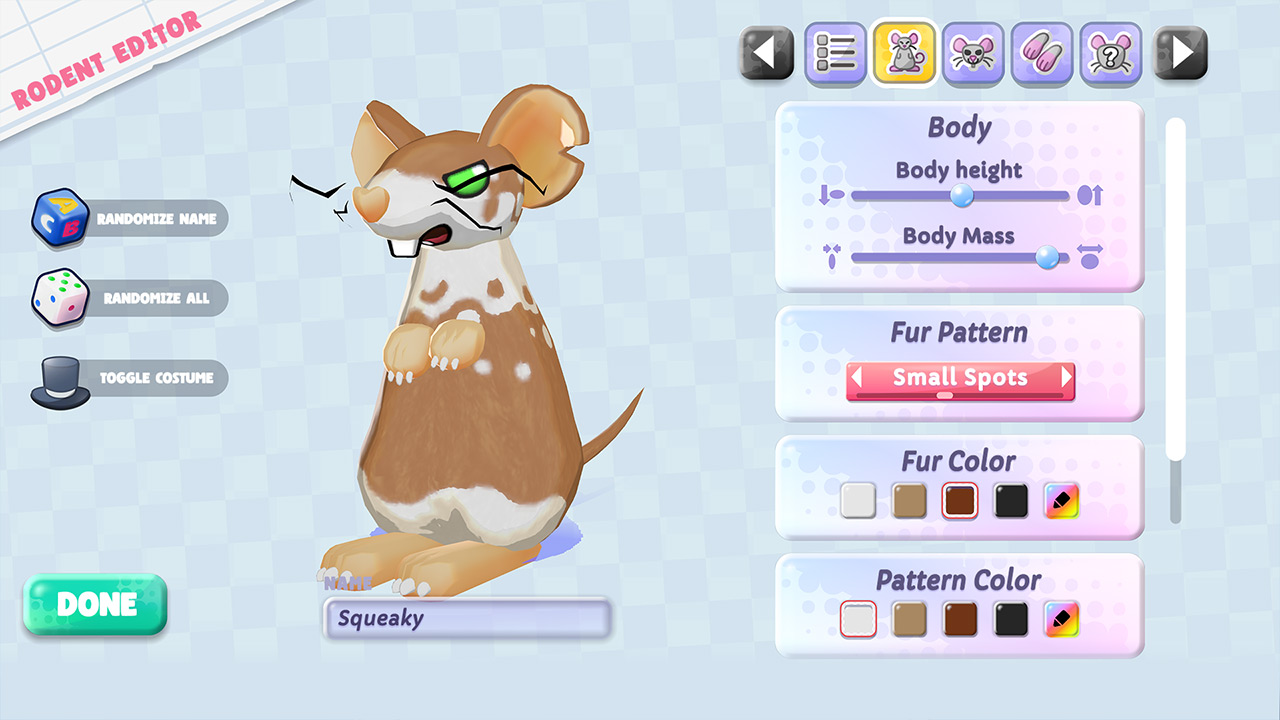
Task: Switch to the rodent face tab
Action: point(973,54)
